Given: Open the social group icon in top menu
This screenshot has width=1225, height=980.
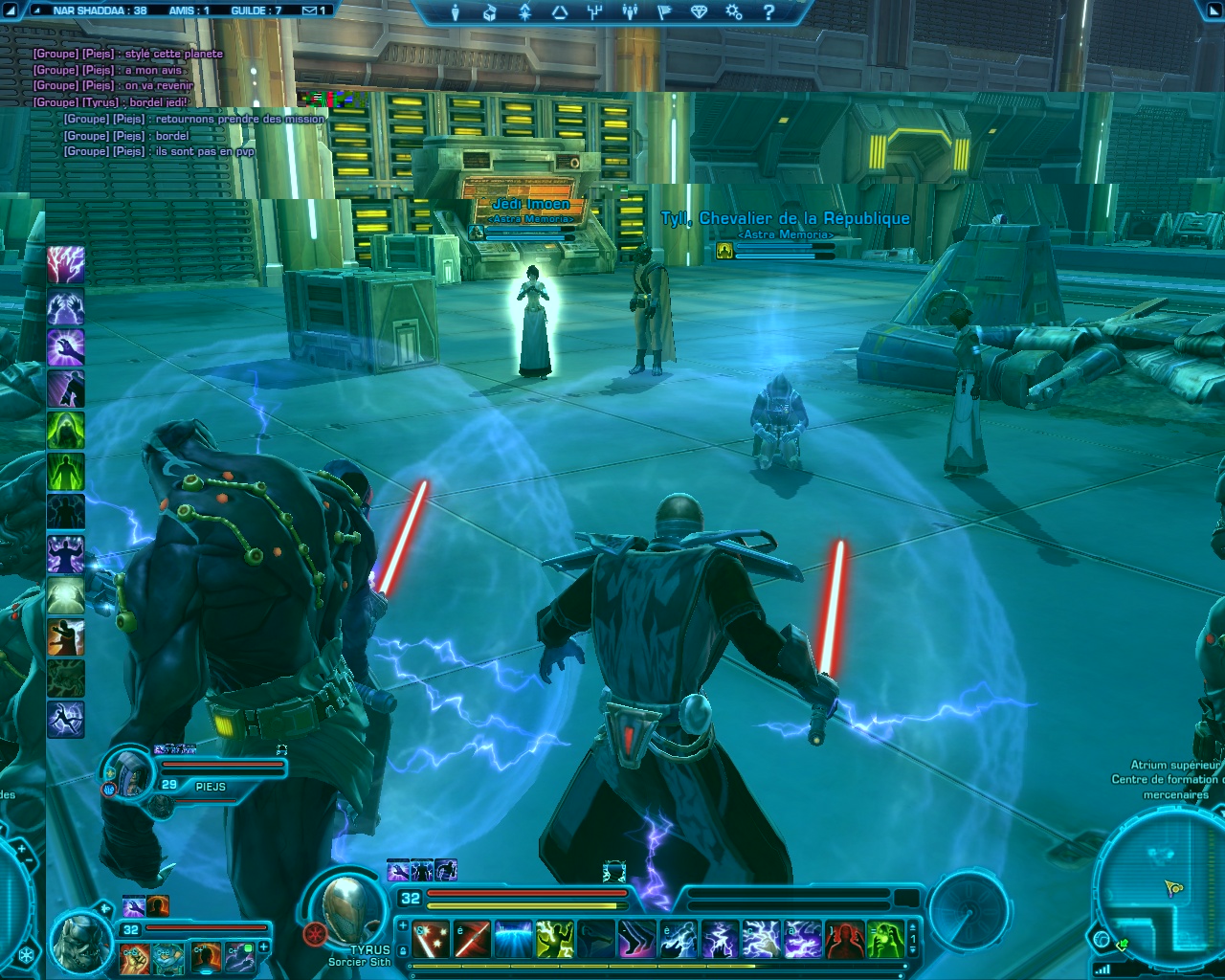Looking at the screenshot, I should click(x=629, y=12).
